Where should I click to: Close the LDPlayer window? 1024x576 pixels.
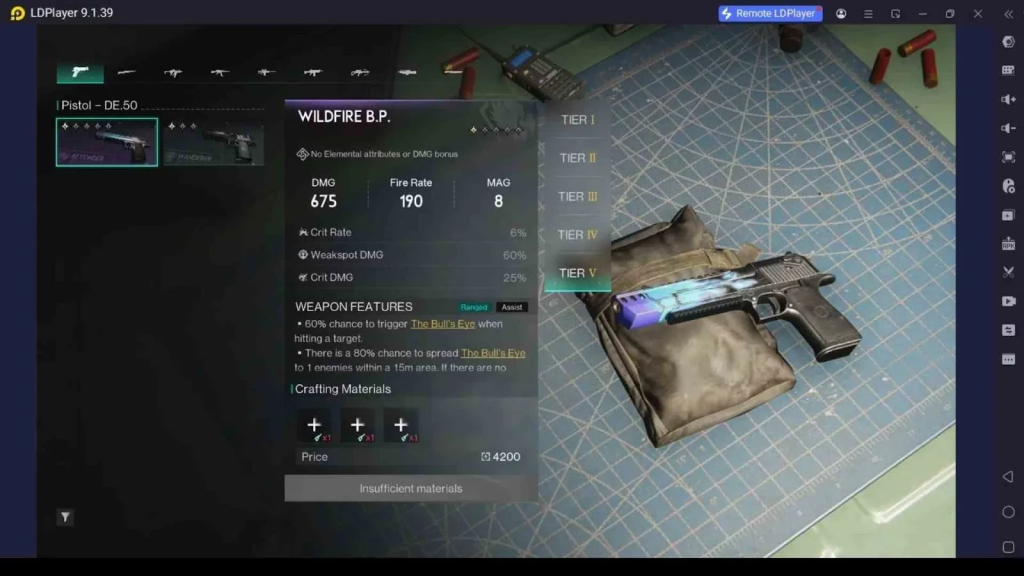[978, 13]
